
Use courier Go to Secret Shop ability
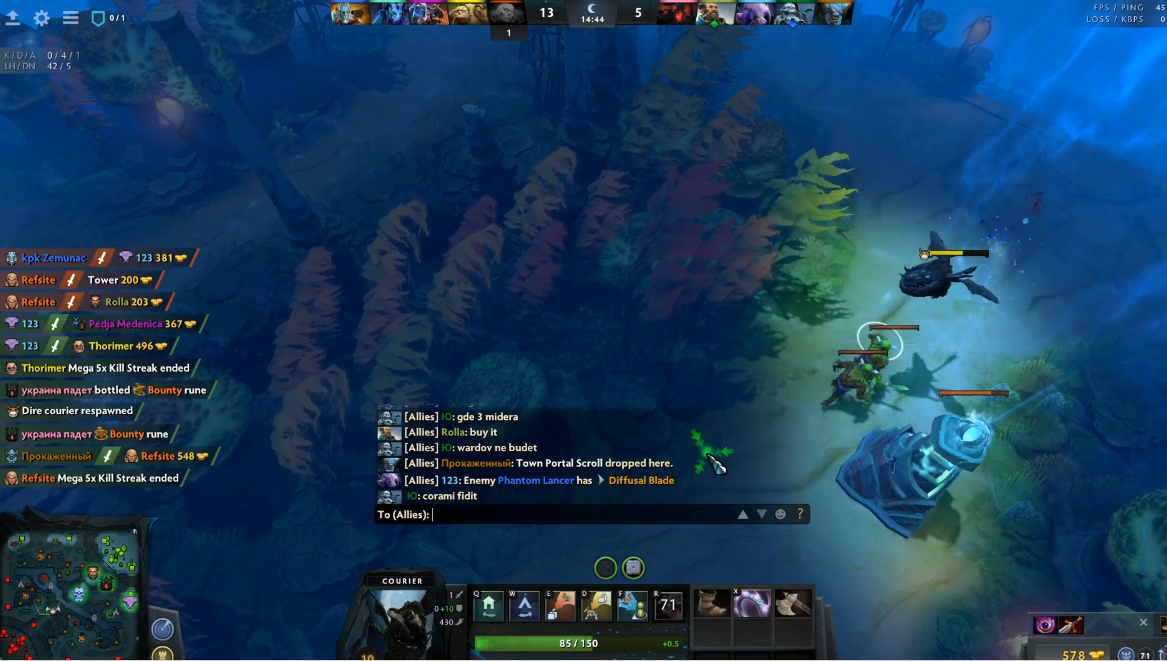pyautogui.click(x=524, y=605)
